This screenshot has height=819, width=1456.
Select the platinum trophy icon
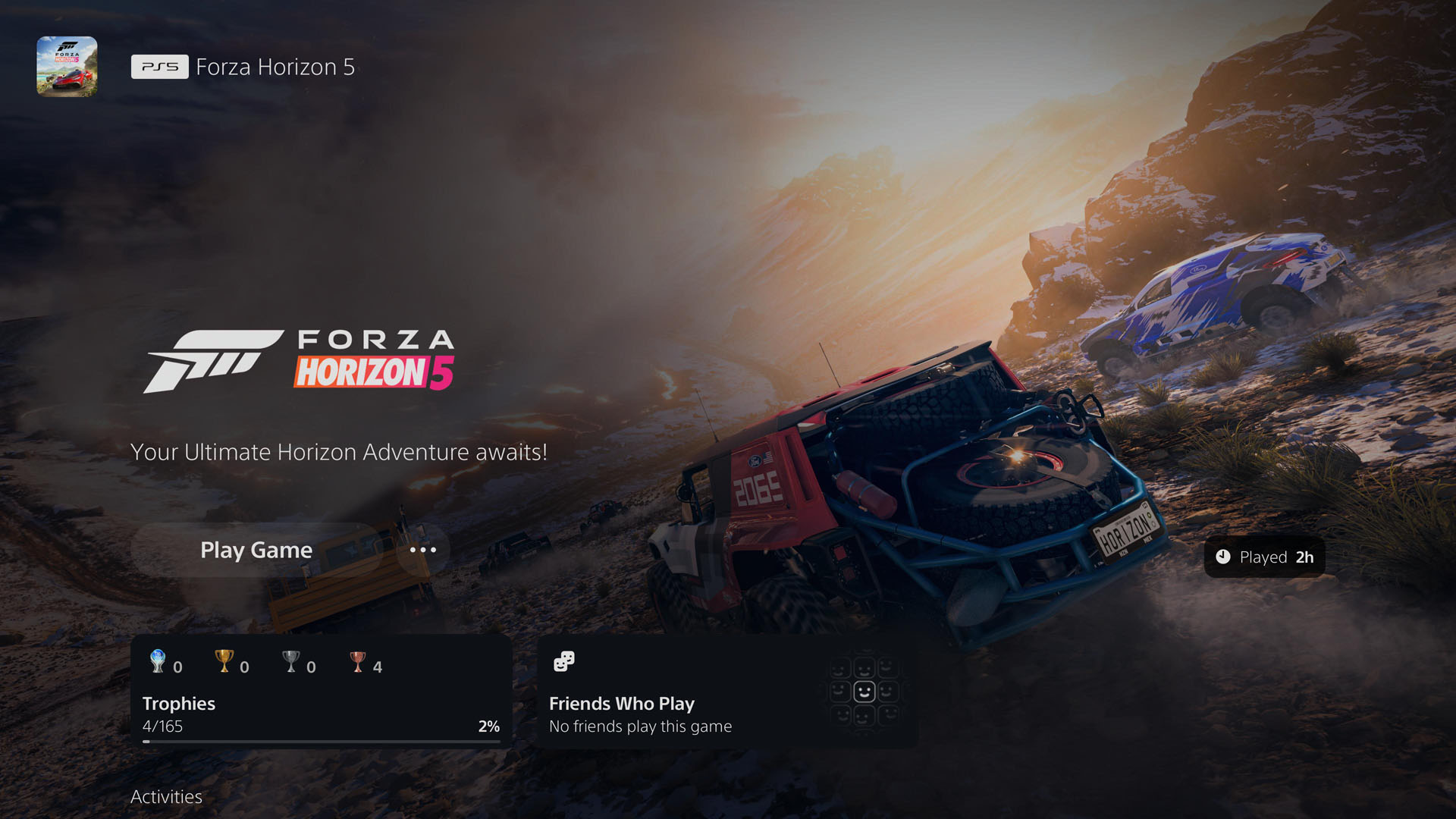point(157,662)
